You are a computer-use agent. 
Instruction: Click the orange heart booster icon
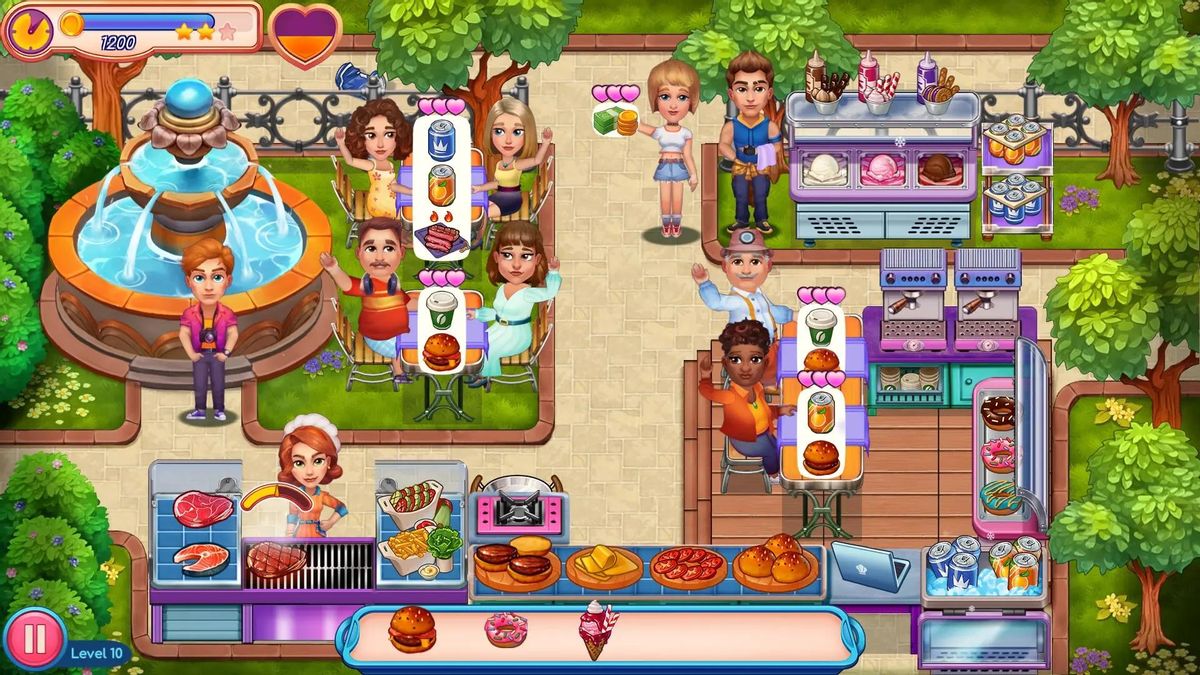[x=305, y=34]
